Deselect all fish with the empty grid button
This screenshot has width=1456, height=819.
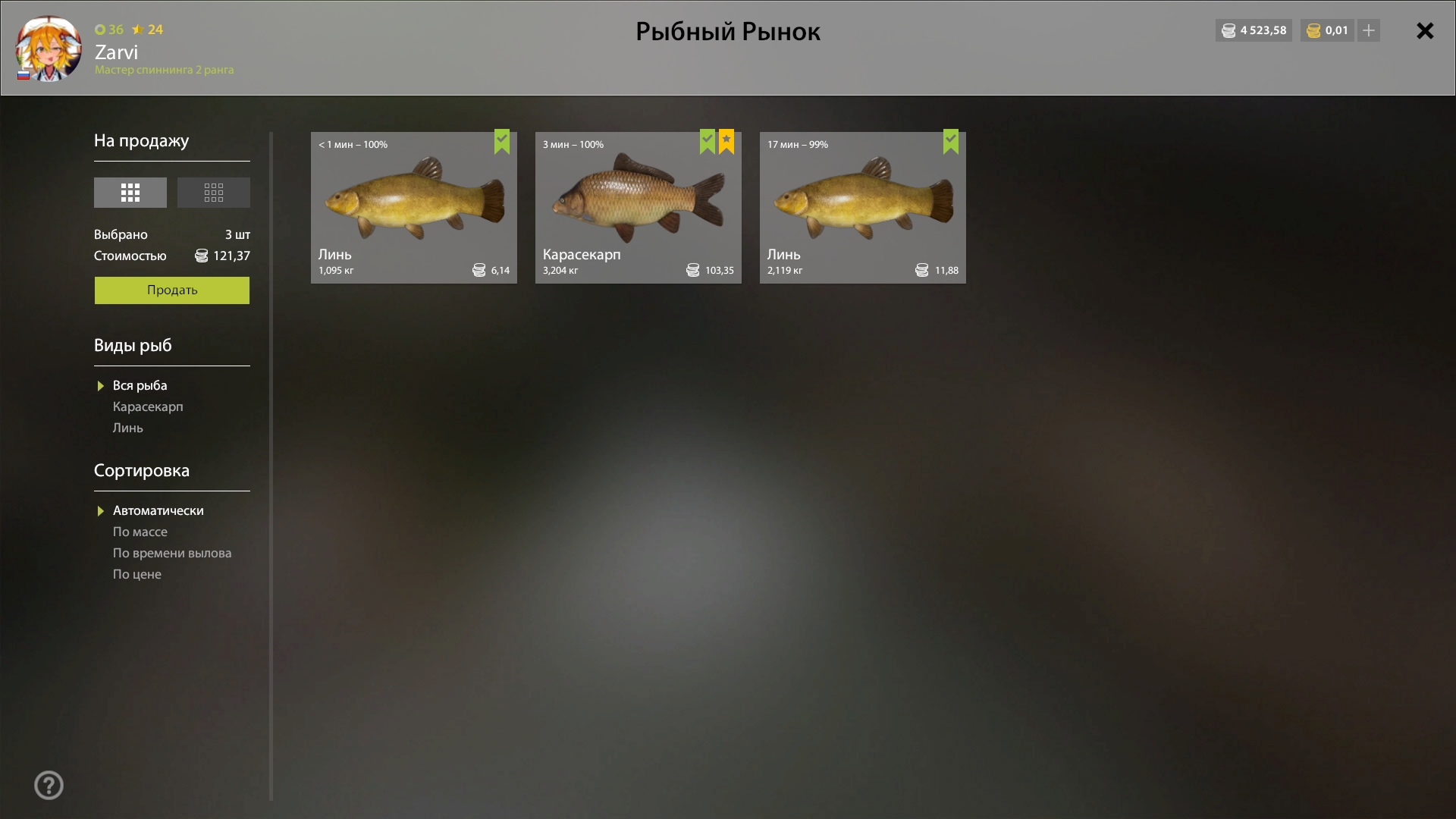click(x=214, y=193)
